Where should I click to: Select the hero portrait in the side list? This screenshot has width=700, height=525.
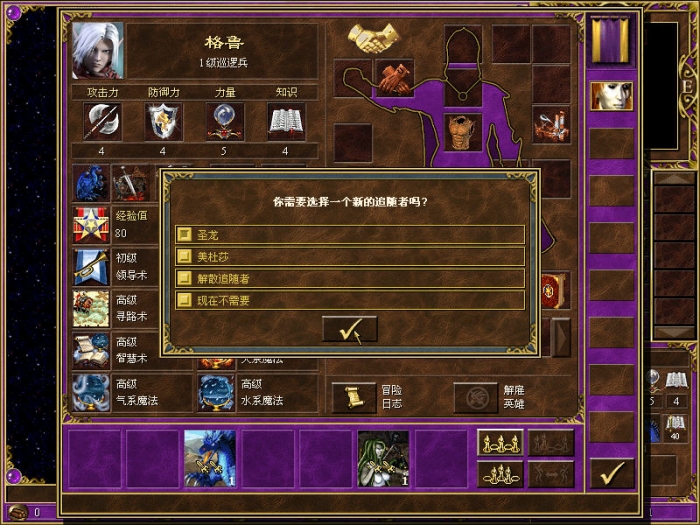click(x=611, y=96)
